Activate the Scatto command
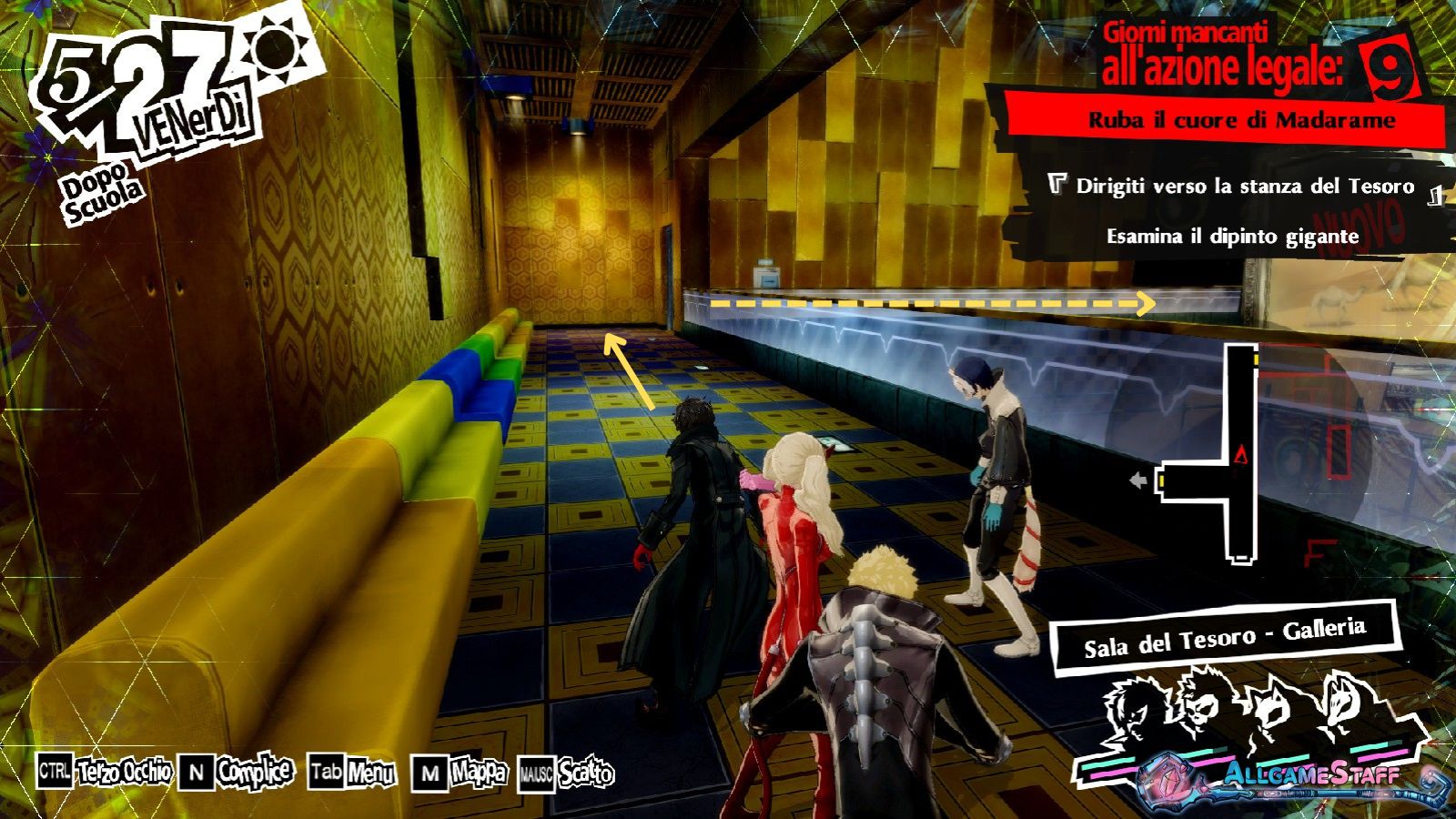 click(566, 774)
